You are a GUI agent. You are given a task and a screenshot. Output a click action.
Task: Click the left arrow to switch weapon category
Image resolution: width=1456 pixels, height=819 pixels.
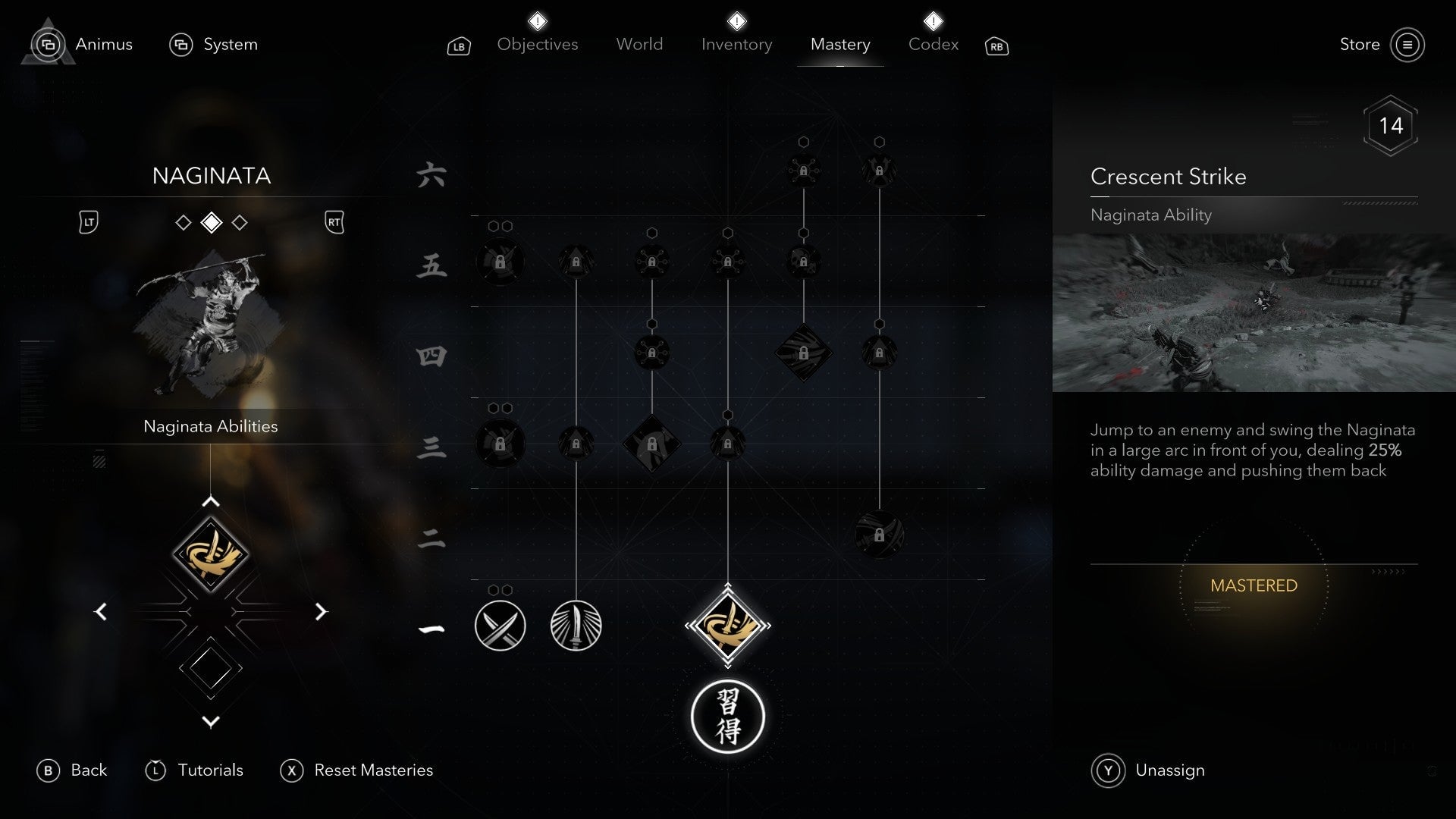(99, 611)
